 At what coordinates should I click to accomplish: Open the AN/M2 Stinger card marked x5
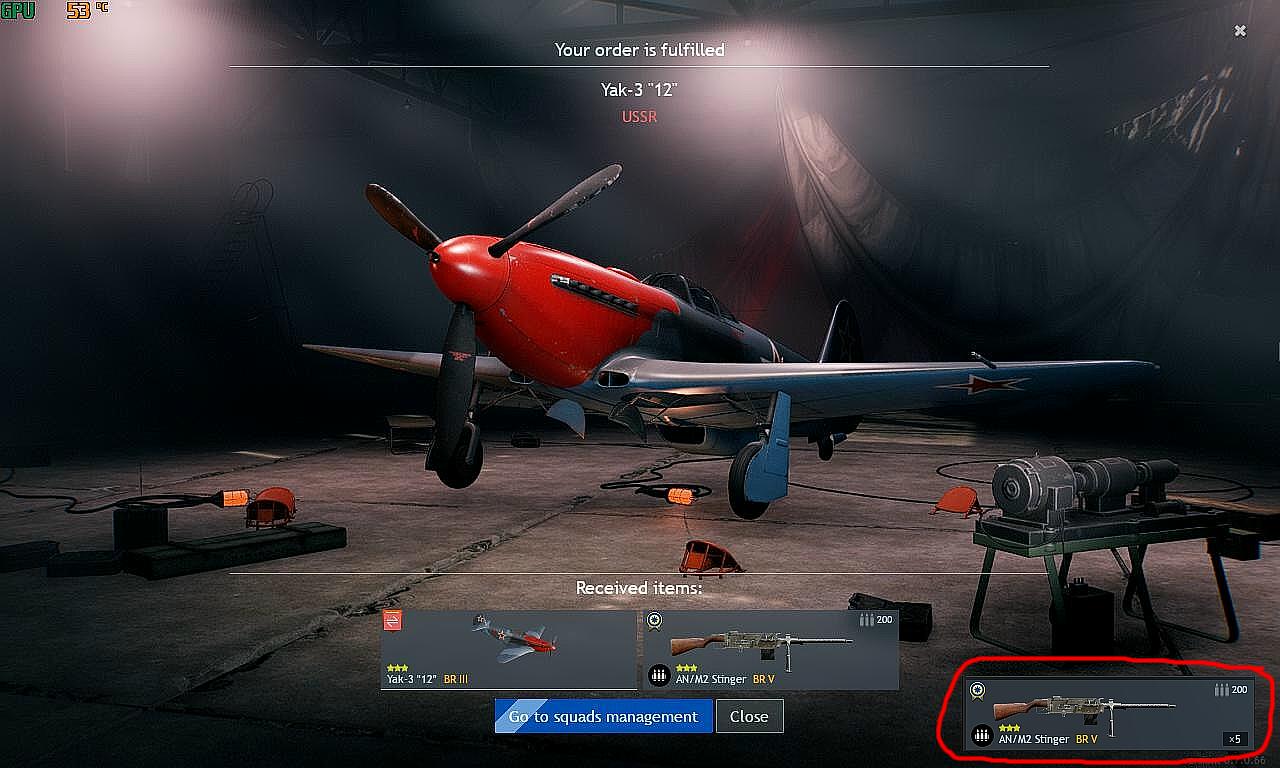coord(1108,714)
